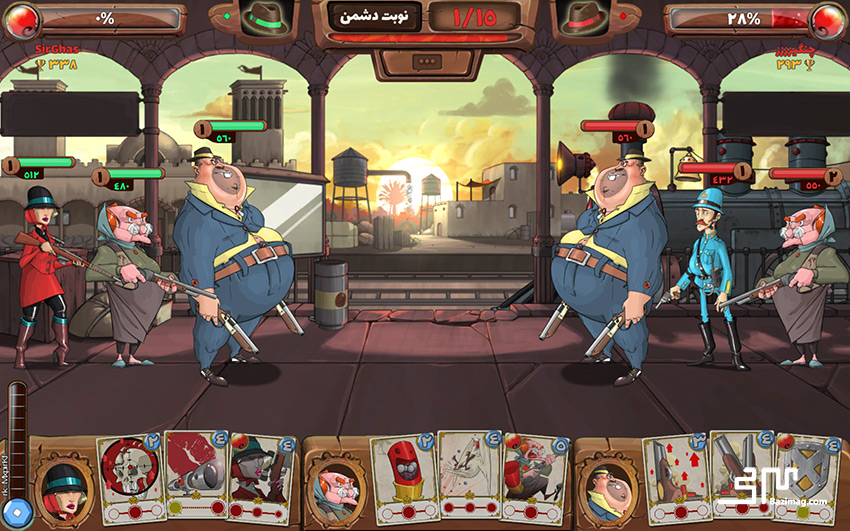Select the fat gangster portrait
The width and height of the screenshot is (850, 531).
click(606, 485)
